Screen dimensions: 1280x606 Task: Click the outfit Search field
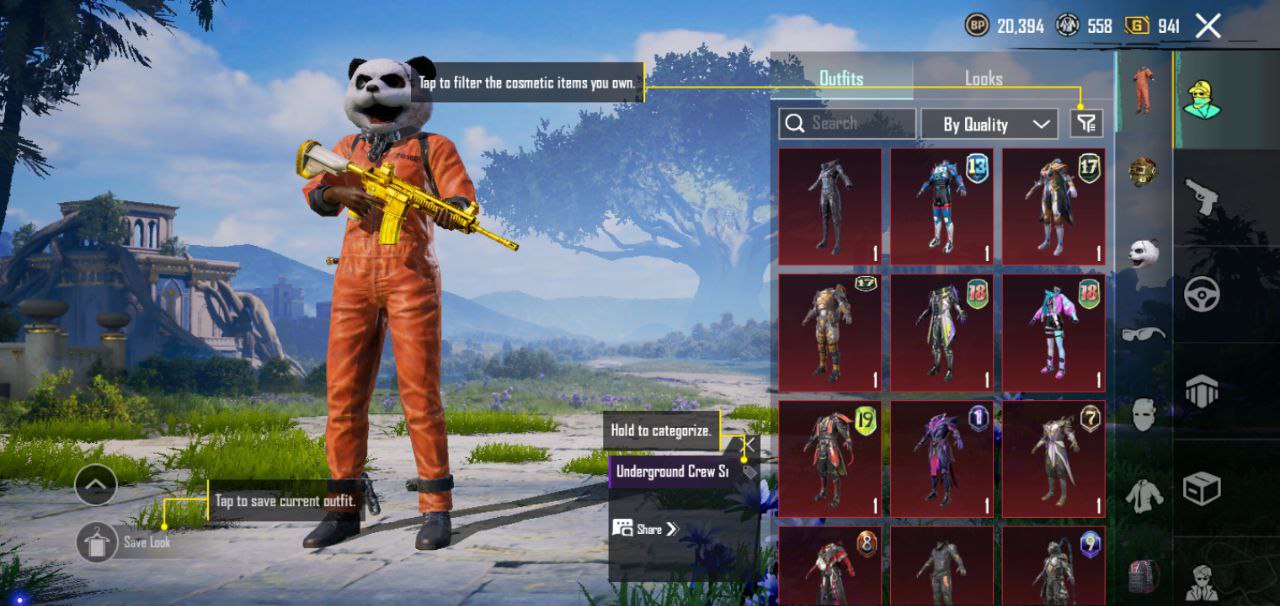click(847, 123)
